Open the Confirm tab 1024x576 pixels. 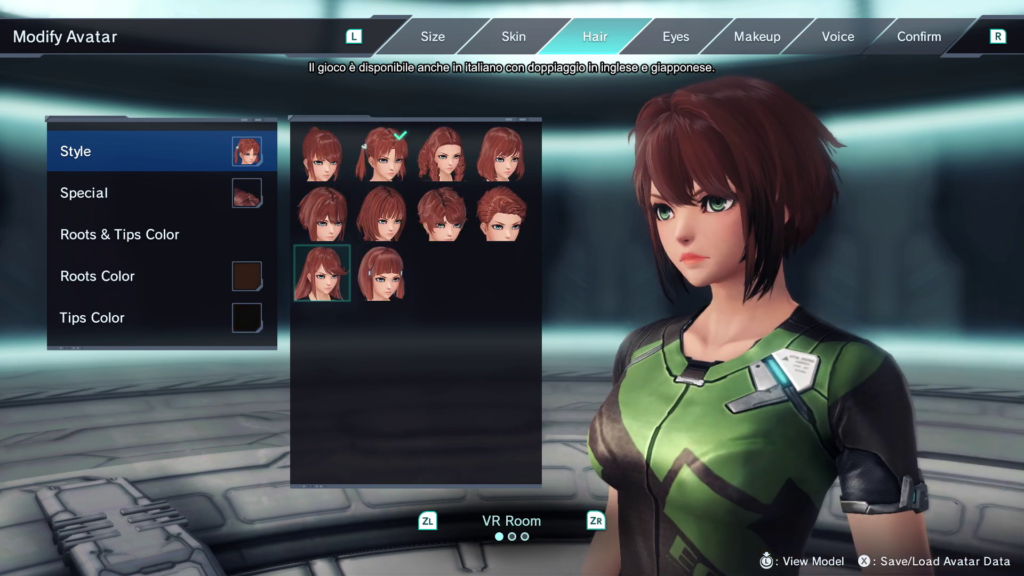(919, 37)
